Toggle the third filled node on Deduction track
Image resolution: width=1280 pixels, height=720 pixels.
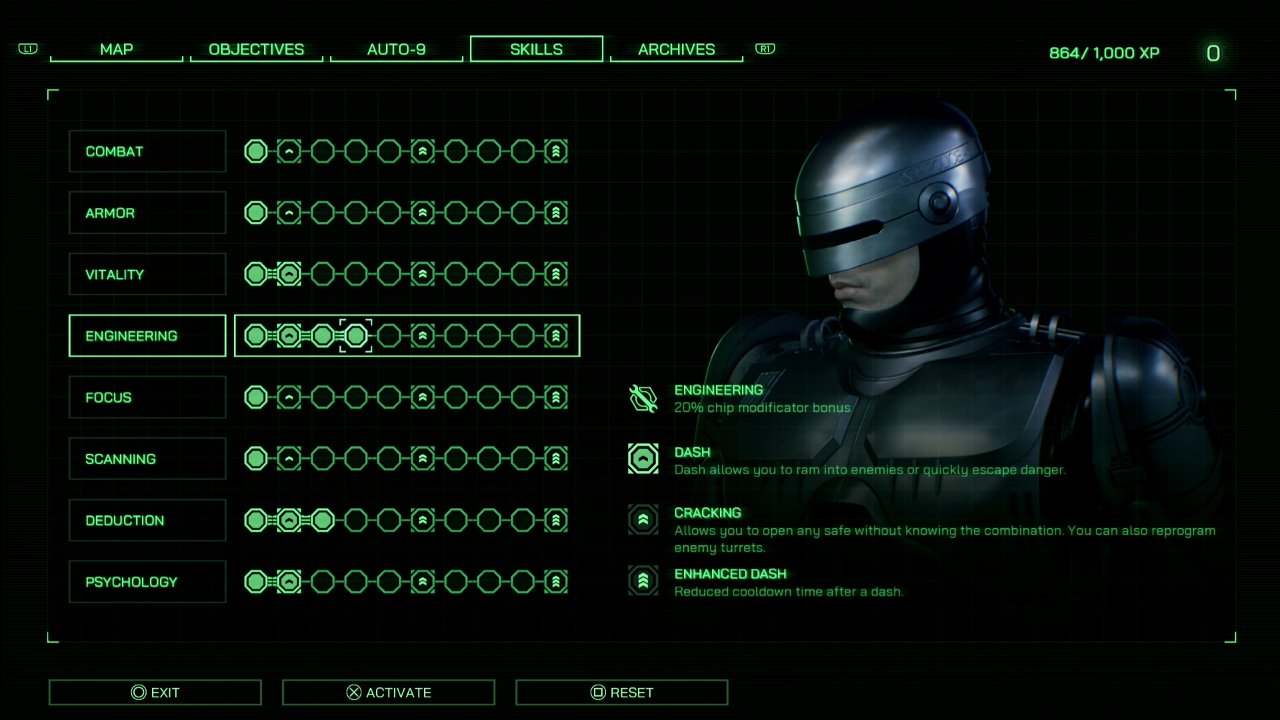pyautogui.click(x=322, y=520)
